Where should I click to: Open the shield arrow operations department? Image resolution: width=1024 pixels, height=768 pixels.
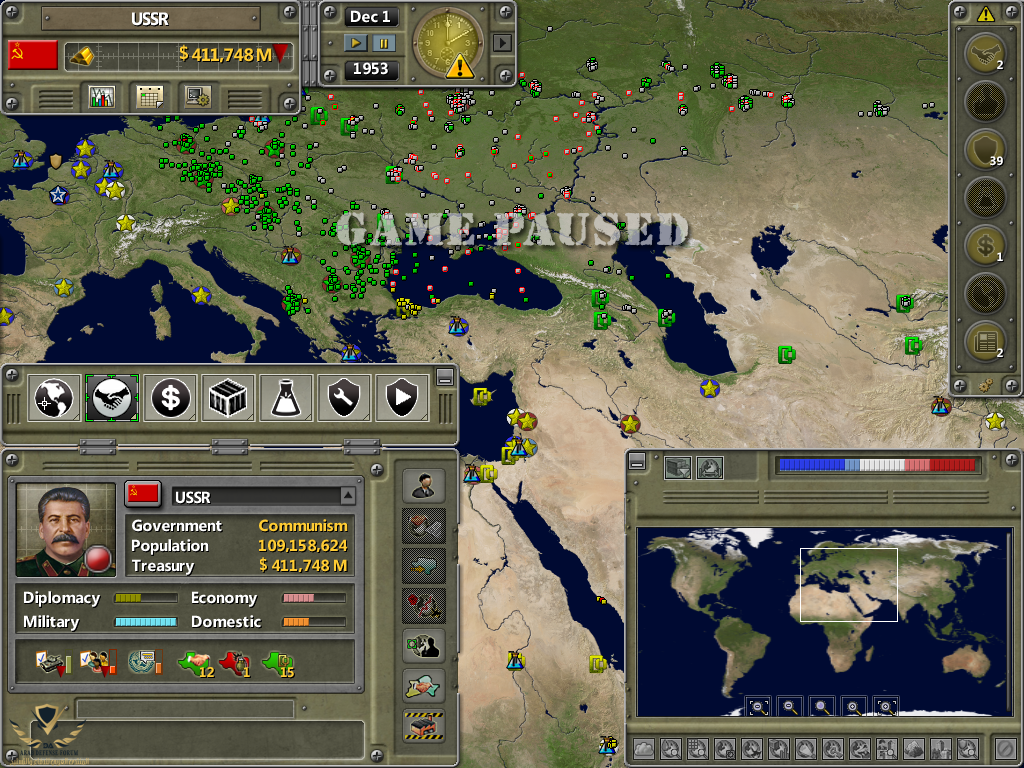402,398
